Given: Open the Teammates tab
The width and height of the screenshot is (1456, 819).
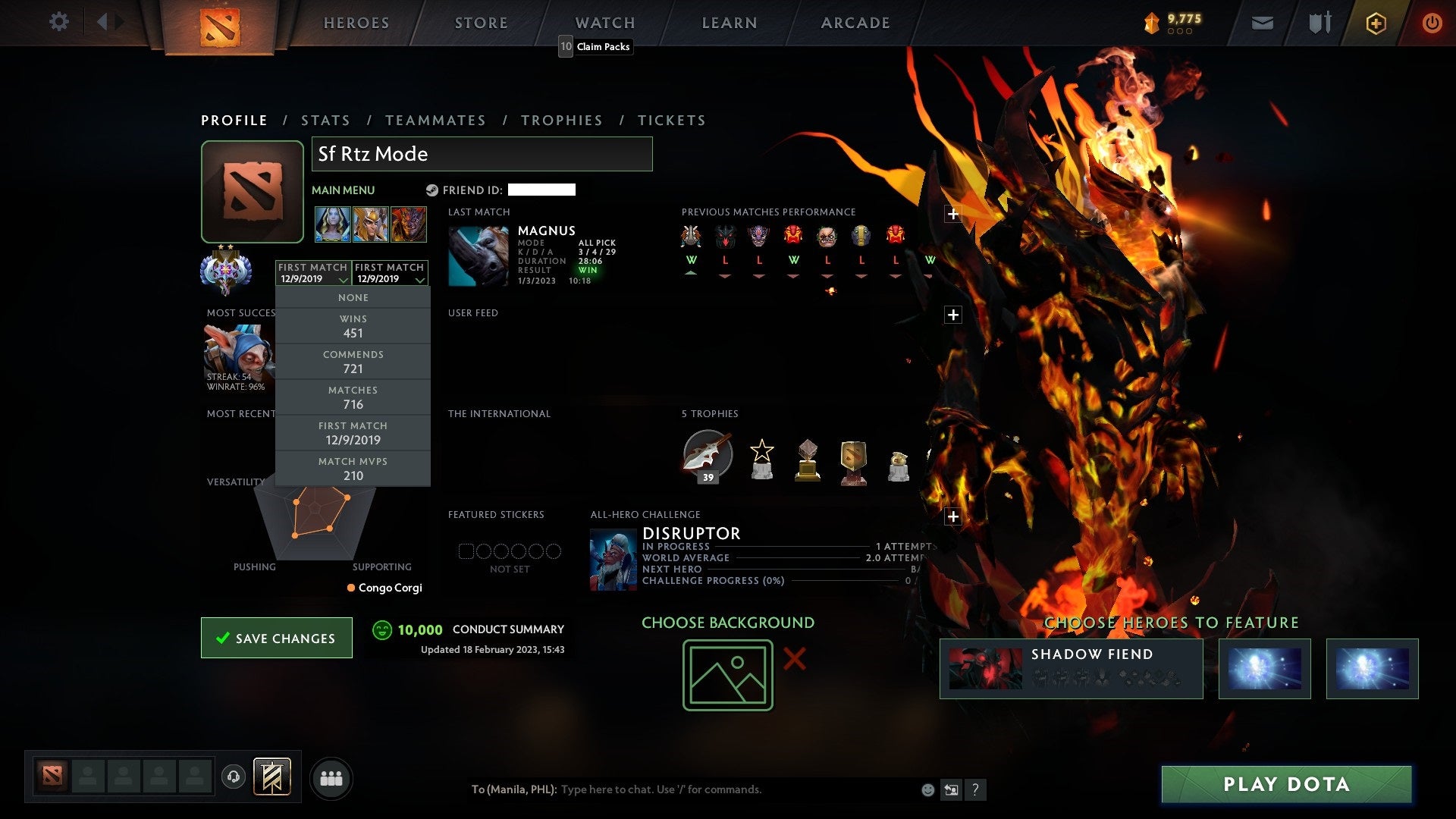Looking at the screenshot, I should pyautogui.click(x=435, y=121).
